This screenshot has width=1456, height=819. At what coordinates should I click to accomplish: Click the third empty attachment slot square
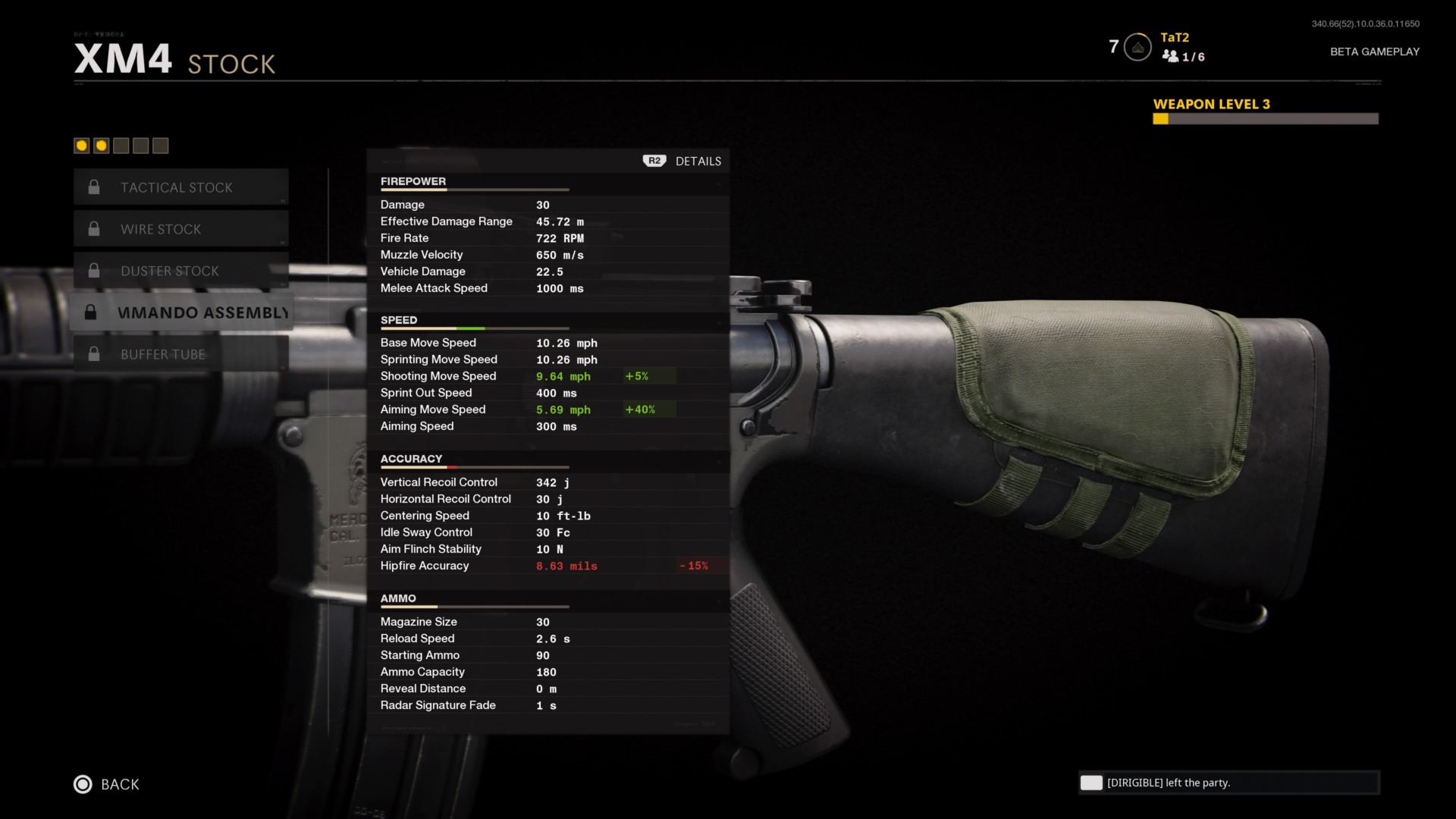[121, 145]
